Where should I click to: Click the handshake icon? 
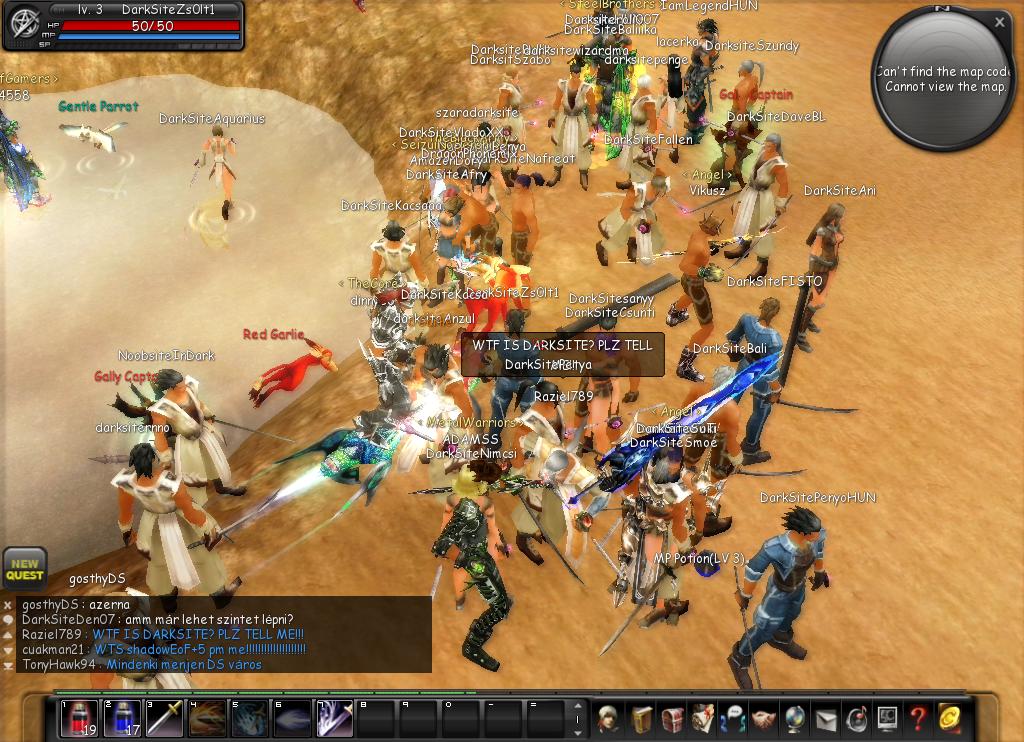point(765,718)
